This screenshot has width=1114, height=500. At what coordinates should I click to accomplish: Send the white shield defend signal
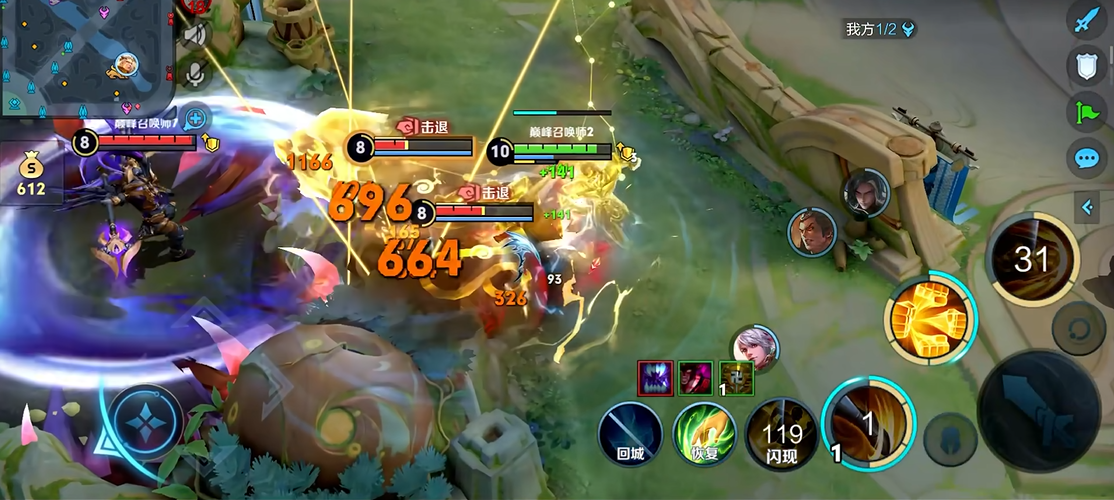(x=1087, y=67)
